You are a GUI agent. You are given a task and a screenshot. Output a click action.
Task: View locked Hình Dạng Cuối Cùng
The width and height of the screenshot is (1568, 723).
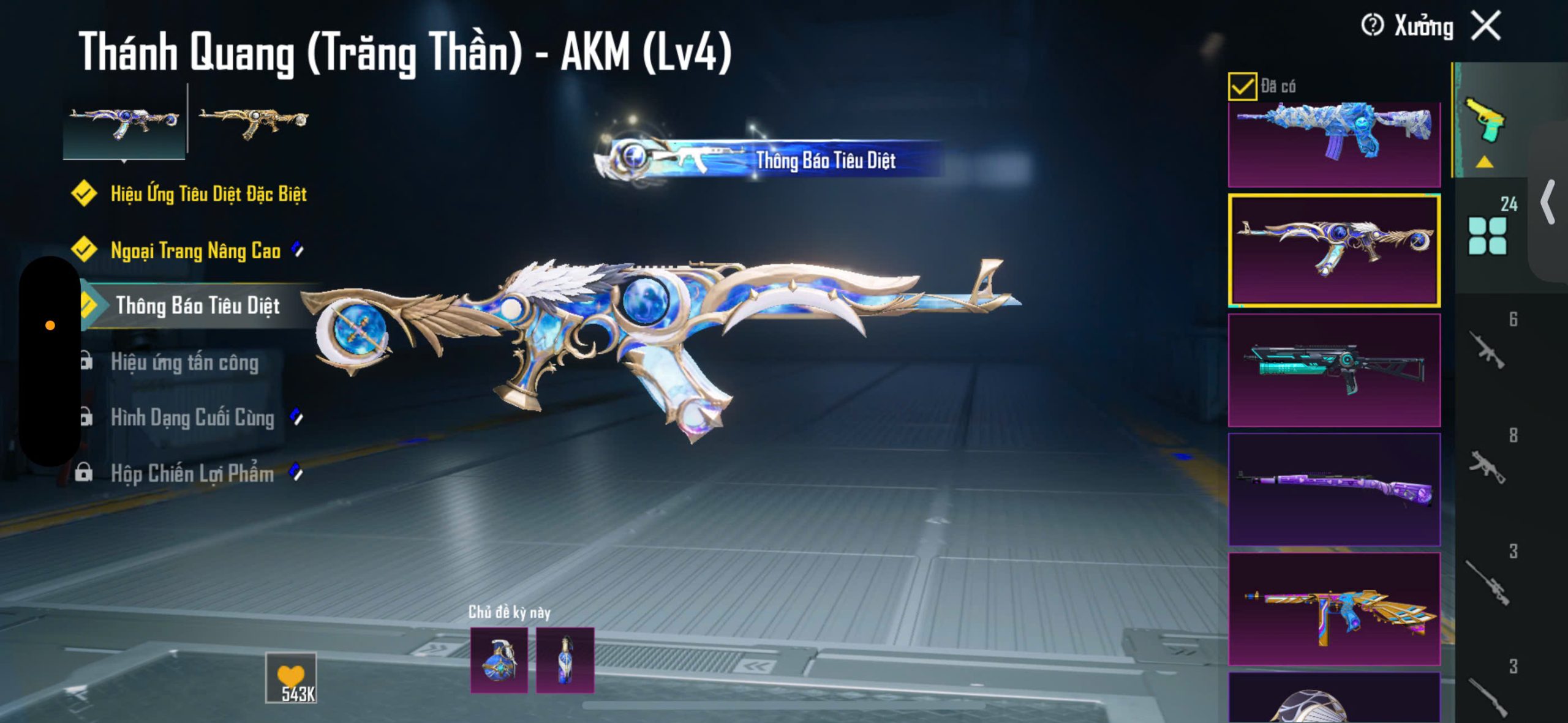(192, 418)
